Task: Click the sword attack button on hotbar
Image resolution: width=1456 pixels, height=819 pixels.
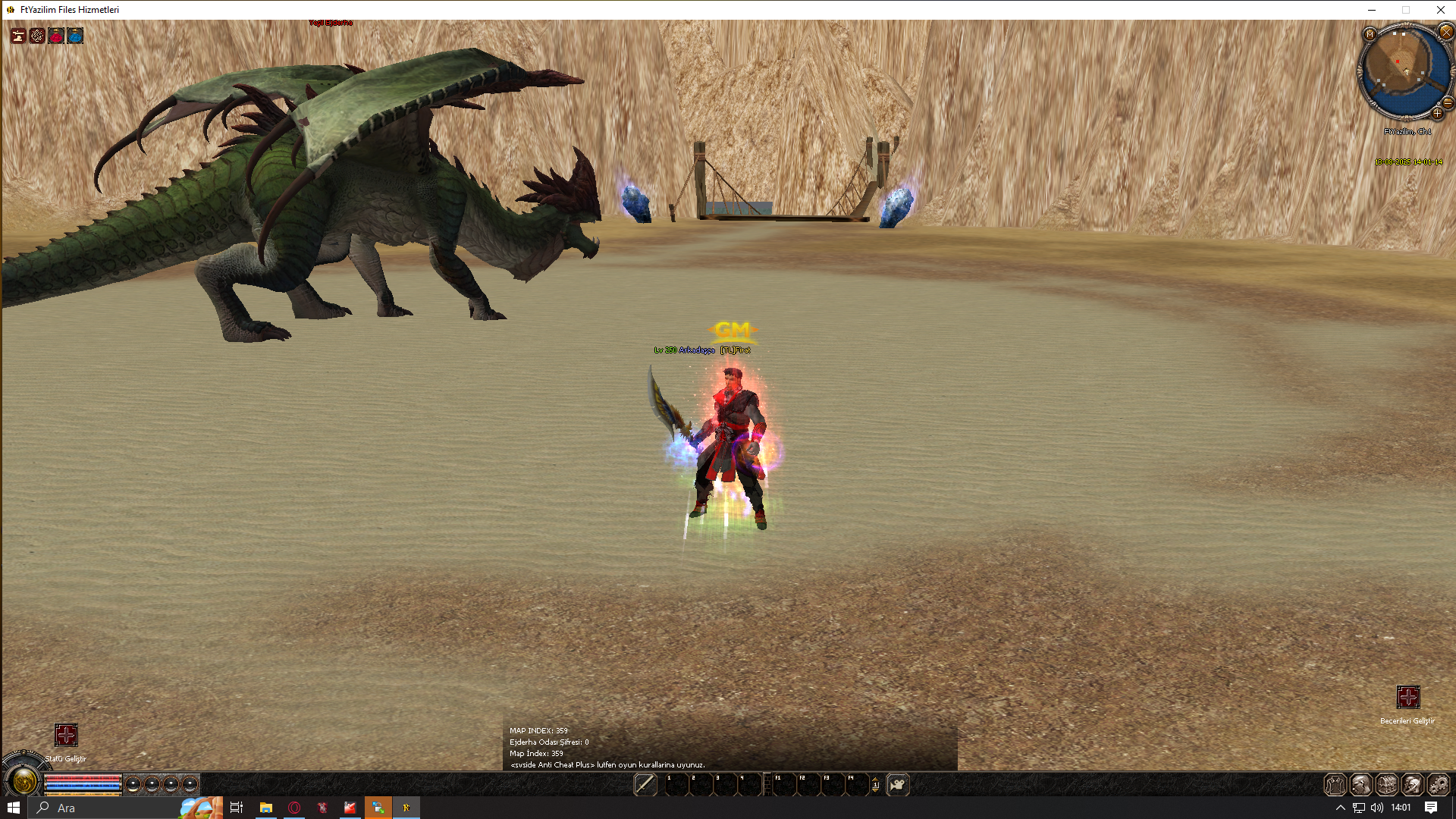Action: point(645,784)
